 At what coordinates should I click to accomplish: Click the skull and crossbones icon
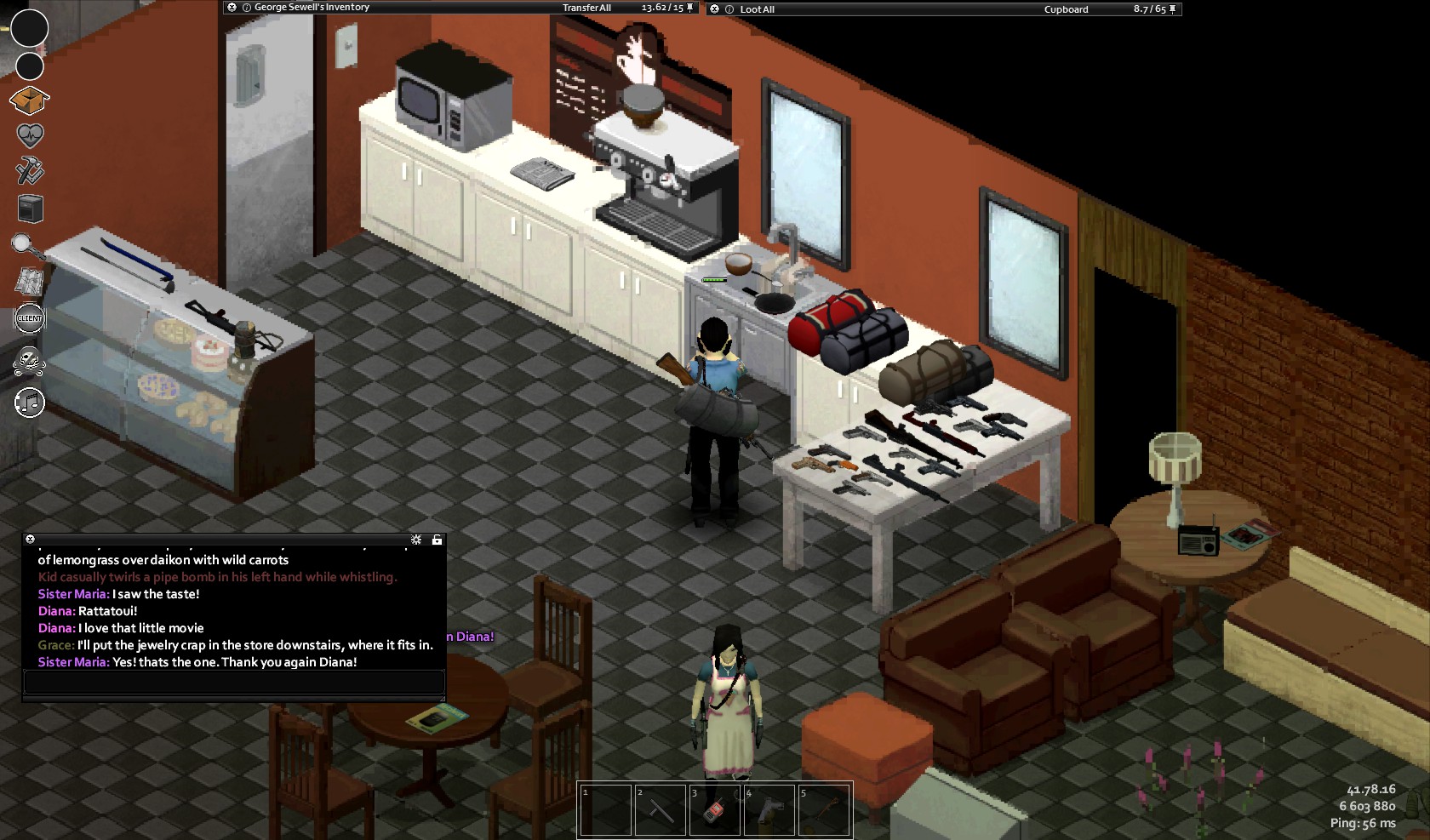(x=29, y=361)
